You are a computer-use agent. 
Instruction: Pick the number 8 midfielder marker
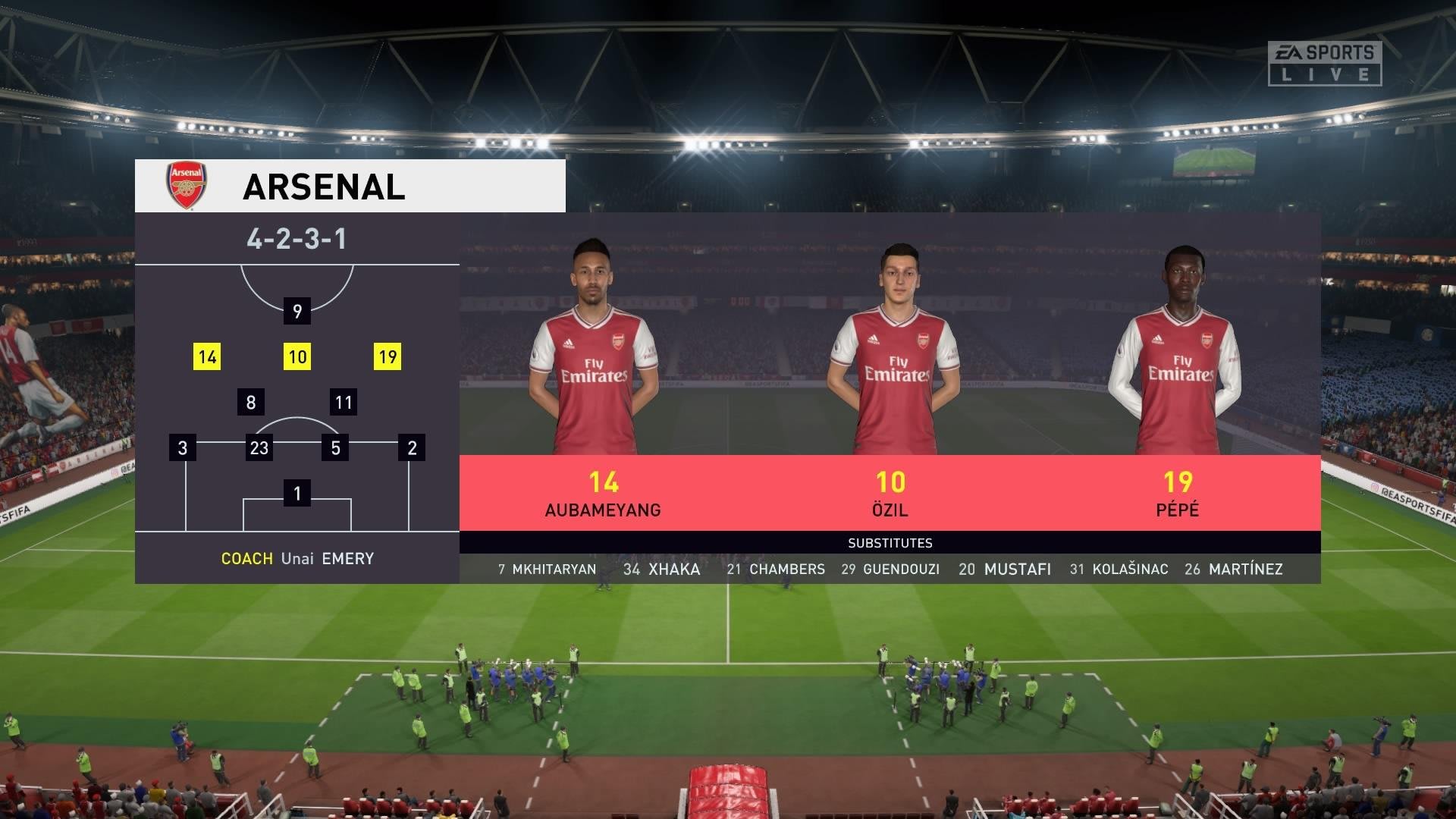point(251,402)
